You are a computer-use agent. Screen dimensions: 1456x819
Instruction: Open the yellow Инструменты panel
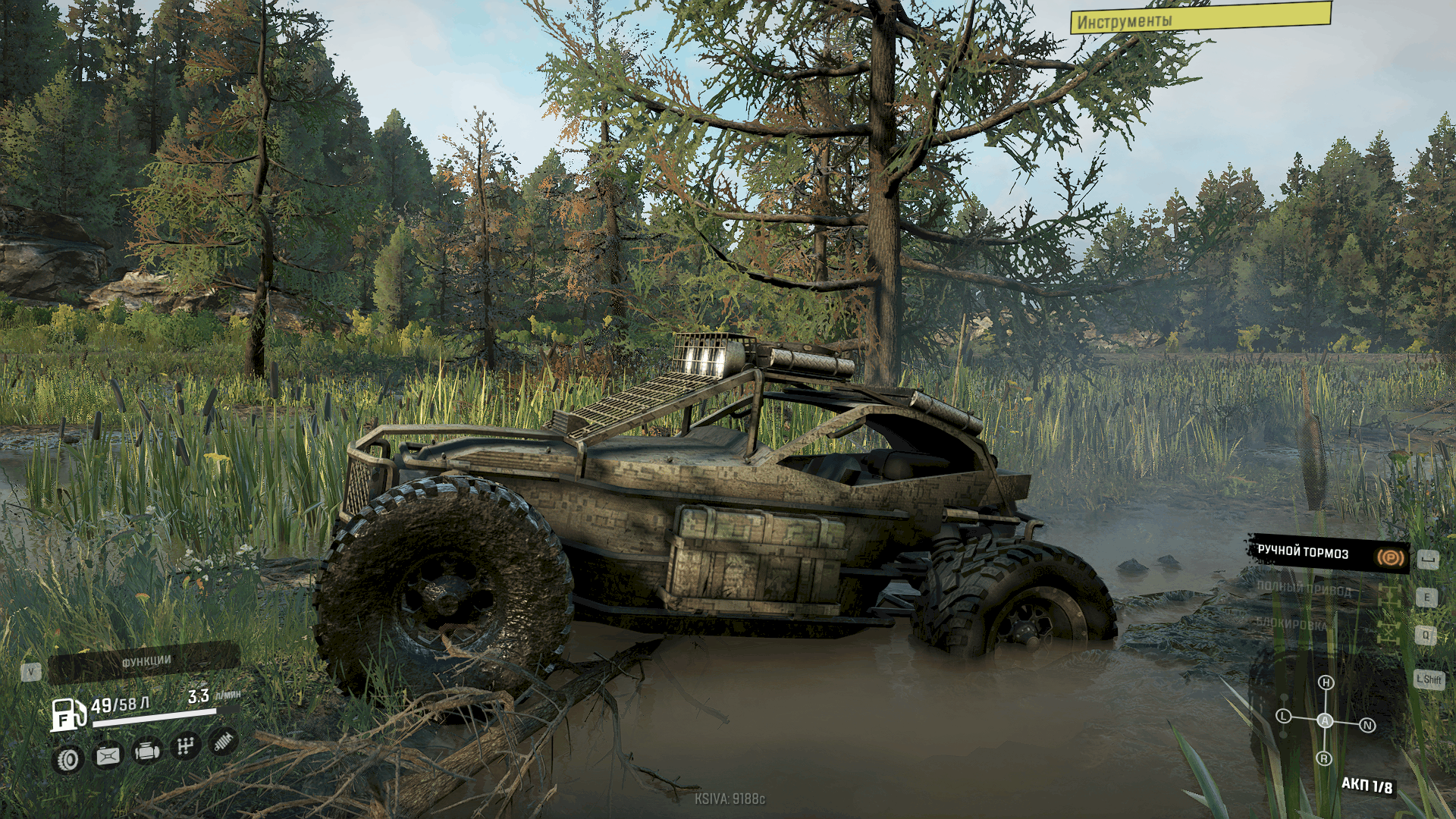(x=1200, y=18)
